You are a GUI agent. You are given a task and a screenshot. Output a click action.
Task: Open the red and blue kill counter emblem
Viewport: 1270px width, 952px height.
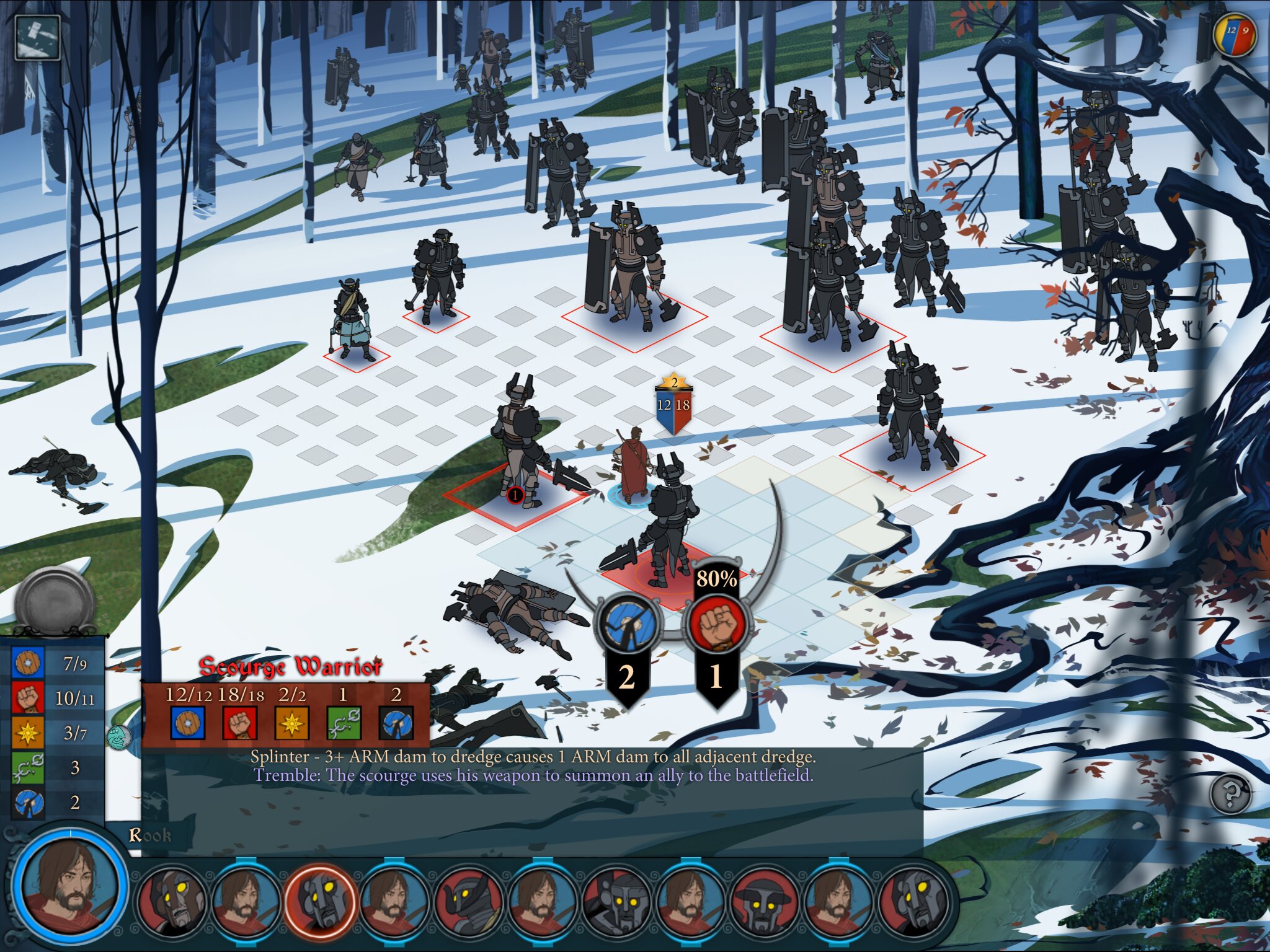click(1235, 35)
